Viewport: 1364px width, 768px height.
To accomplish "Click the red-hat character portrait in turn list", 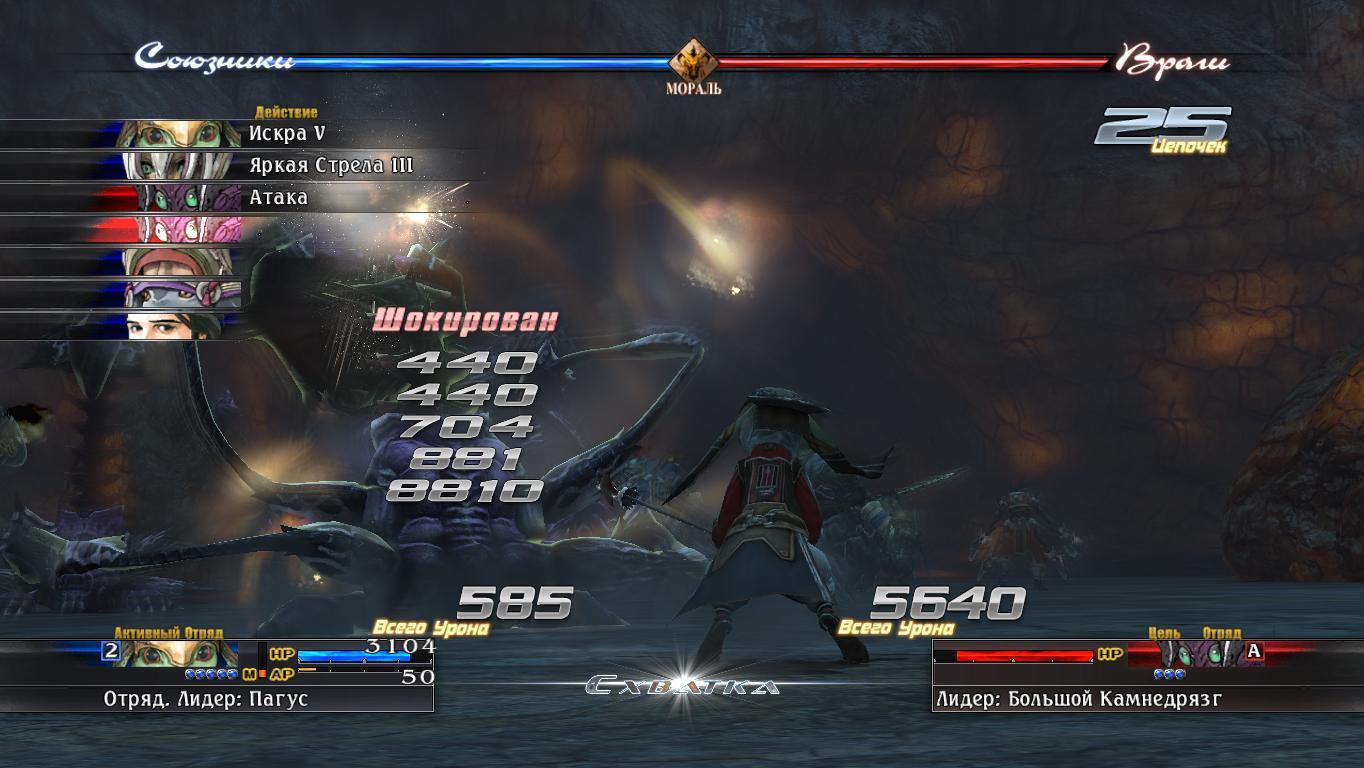I will (x=178, y=262).
